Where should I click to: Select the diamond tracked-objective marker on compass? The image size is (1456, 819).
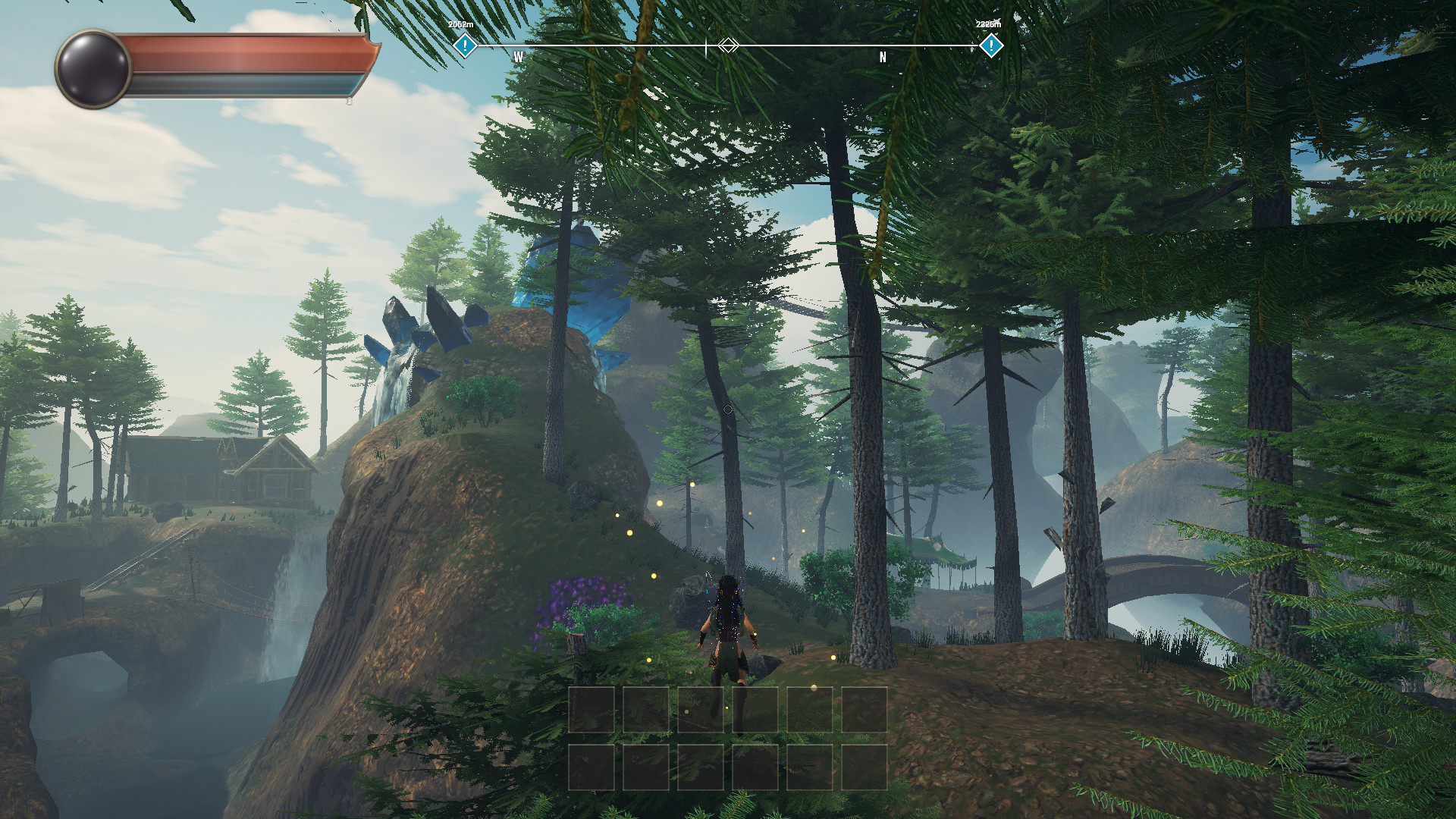729,45
